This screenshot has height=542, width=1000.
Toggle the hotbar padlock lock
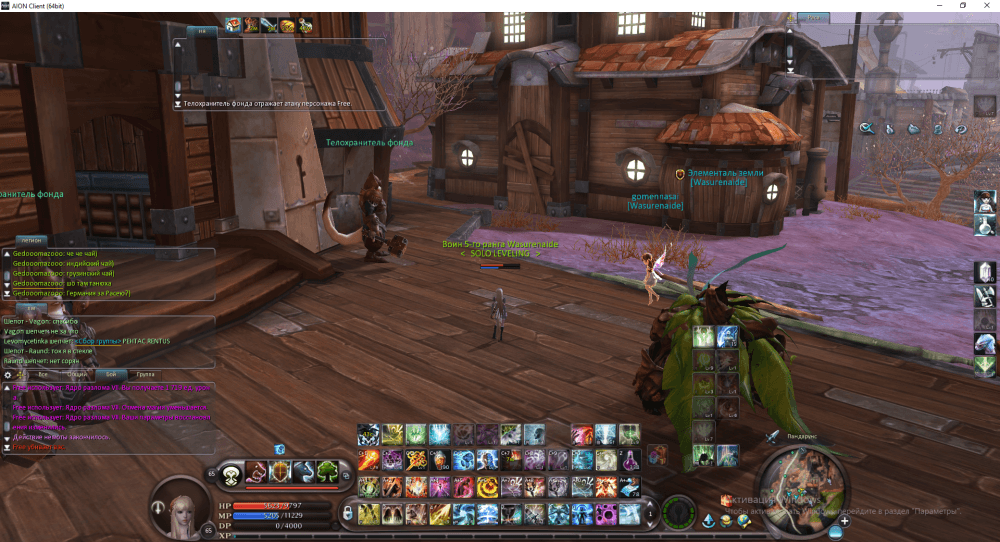tap(348, 513)
